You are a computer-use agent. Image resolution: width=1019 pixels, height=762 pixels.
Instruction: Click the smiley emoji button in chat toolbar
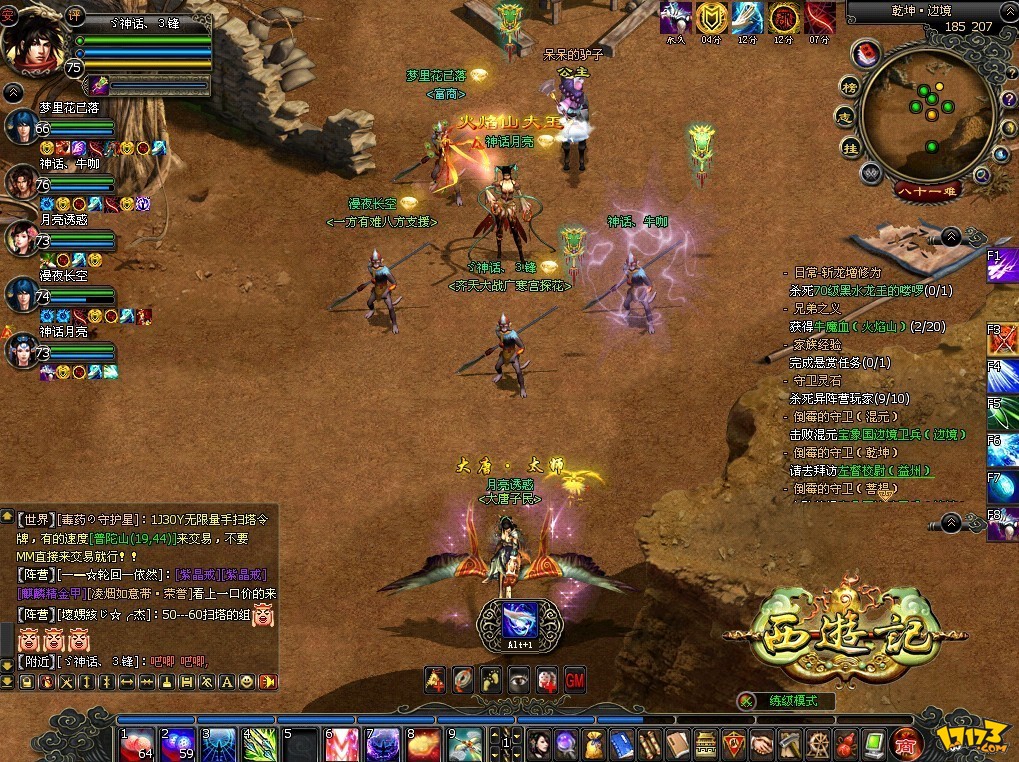click(246, 682)
